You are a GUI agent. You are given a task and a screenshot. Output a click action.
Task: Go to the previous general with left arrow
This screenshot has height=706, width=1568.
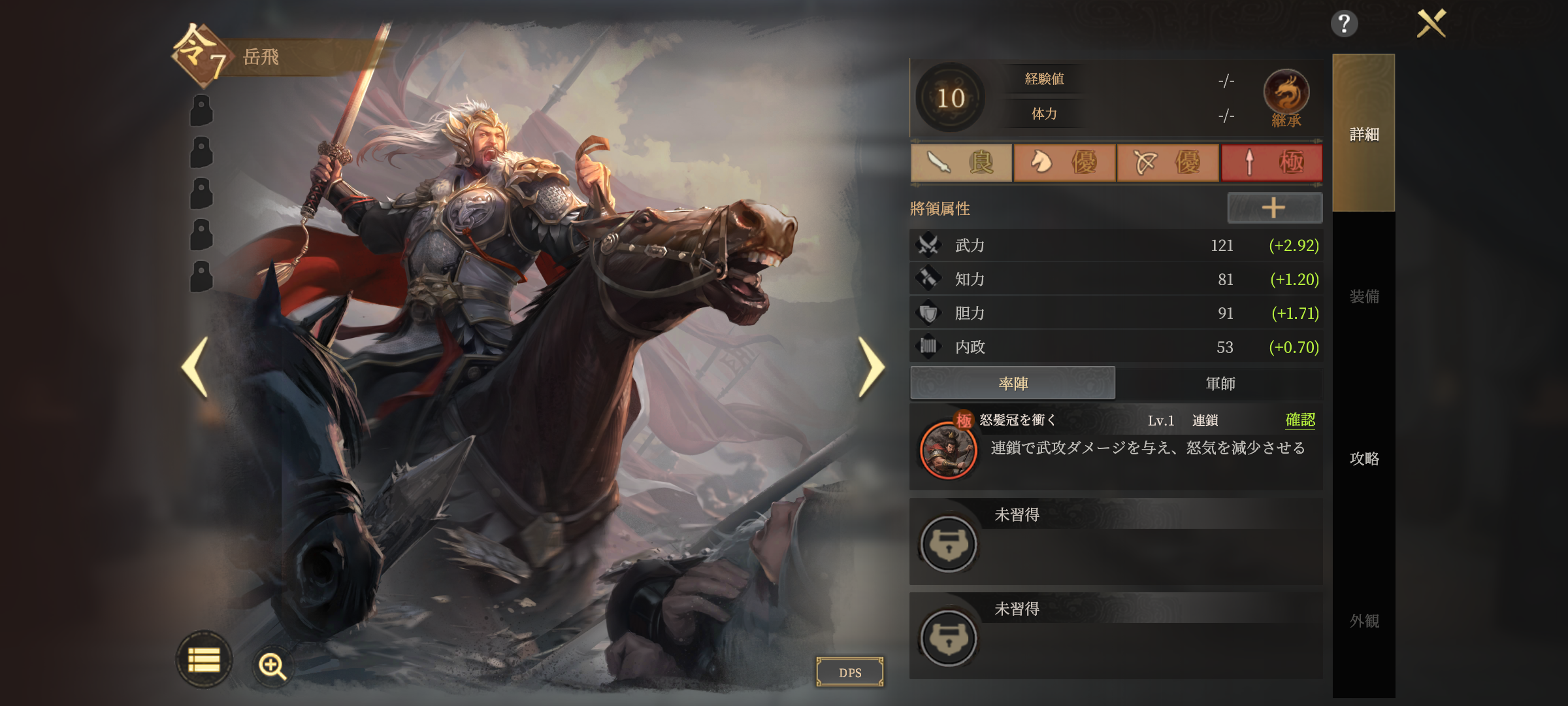tap(195, 367)
